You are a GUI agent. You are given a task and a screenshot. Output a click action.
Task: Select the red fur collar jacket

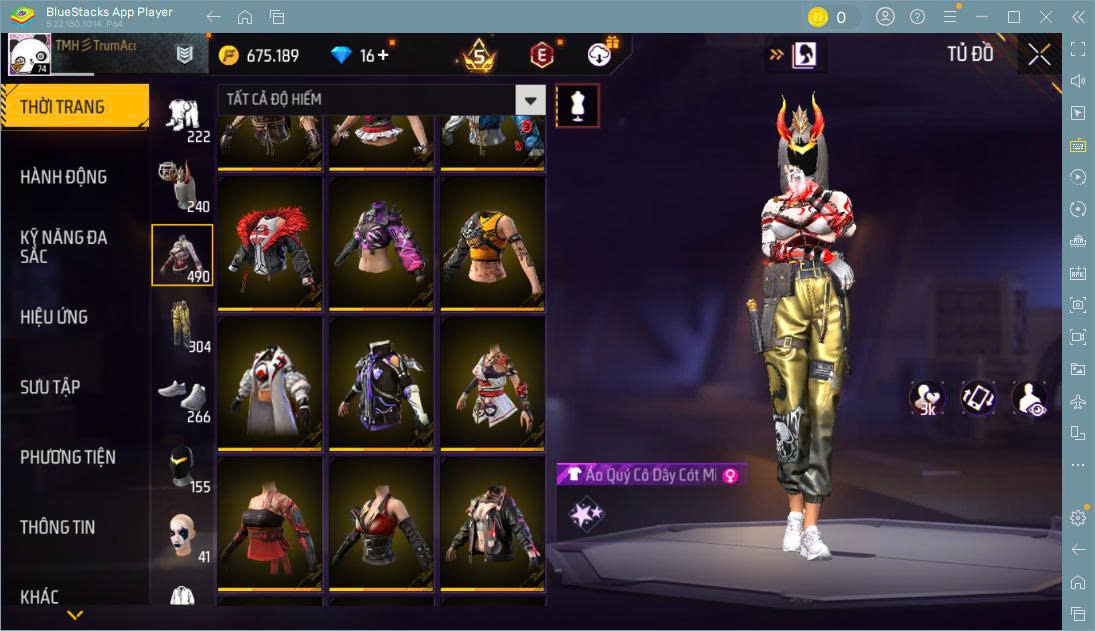click(270, 243)
